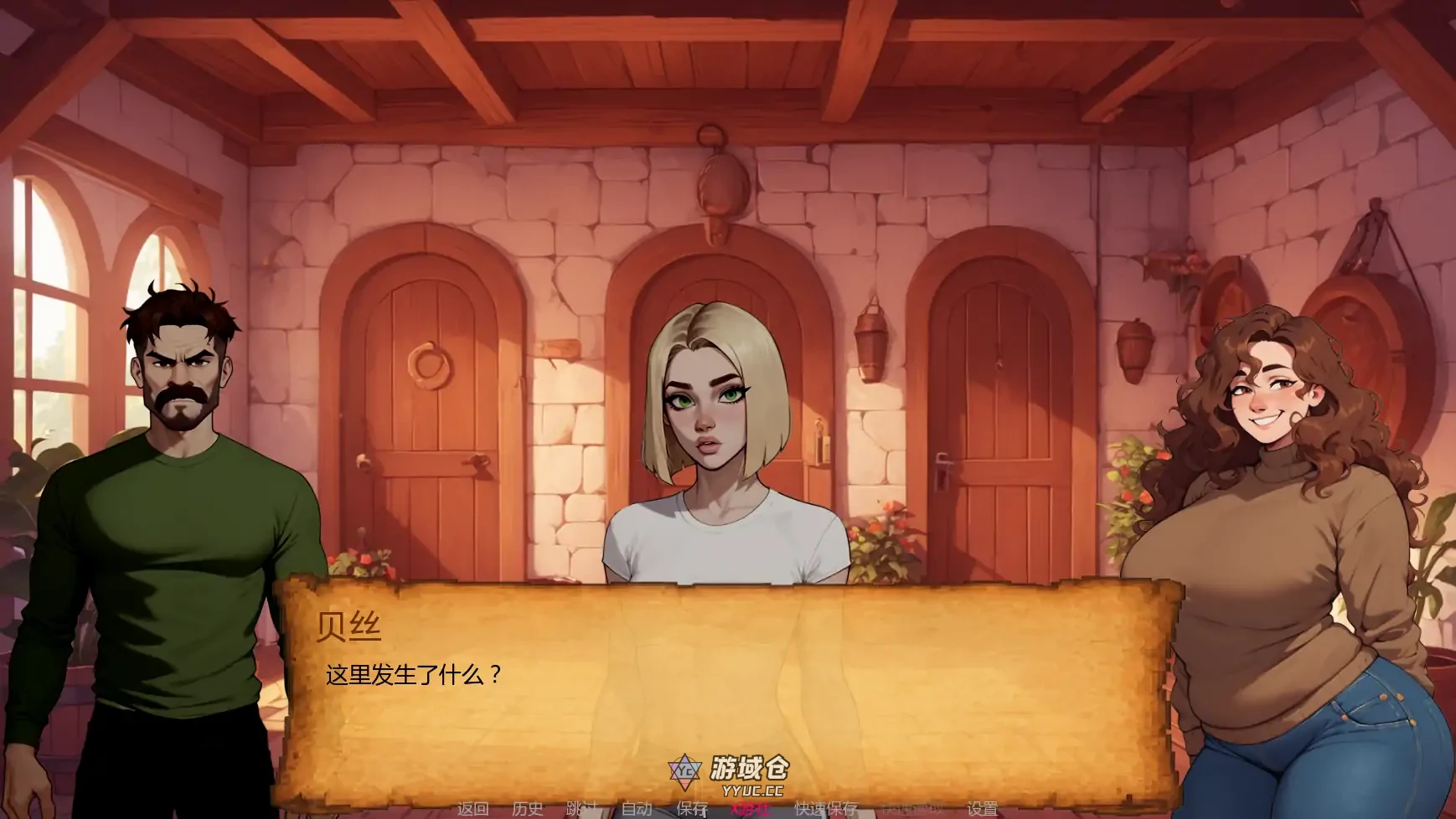Screen dimensions: 1456x819
Task: Open the 历史 dialogue history
Action: pos(526,809)
